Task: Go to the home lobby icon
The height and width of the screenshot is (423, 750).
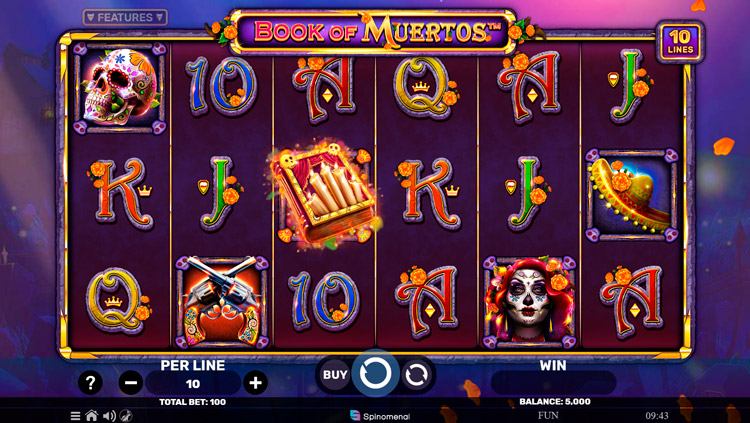Action: (92, 415)
